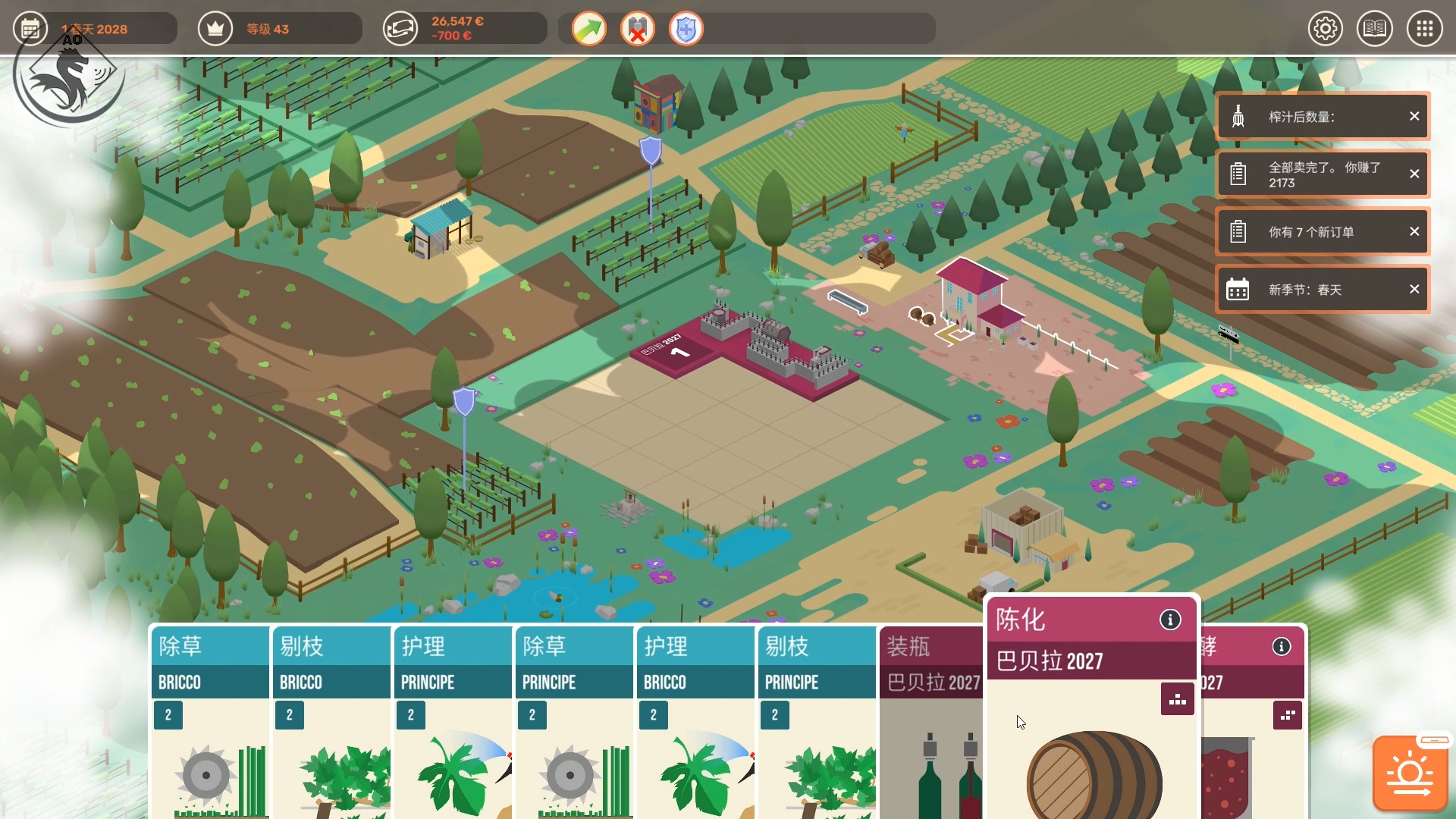Open the crown level panel

(215, 29)
